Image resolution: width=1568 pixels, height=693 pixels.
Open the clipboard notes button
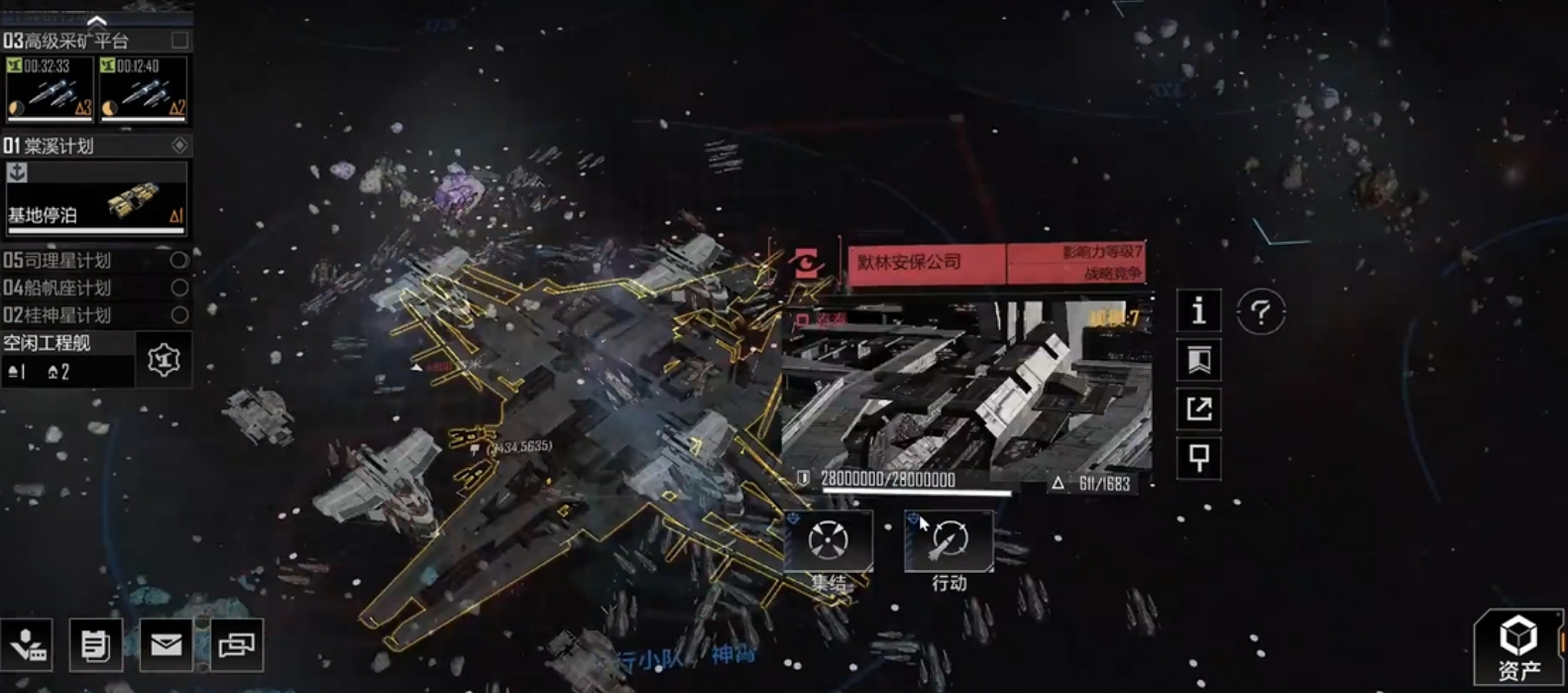coord(95,645)
